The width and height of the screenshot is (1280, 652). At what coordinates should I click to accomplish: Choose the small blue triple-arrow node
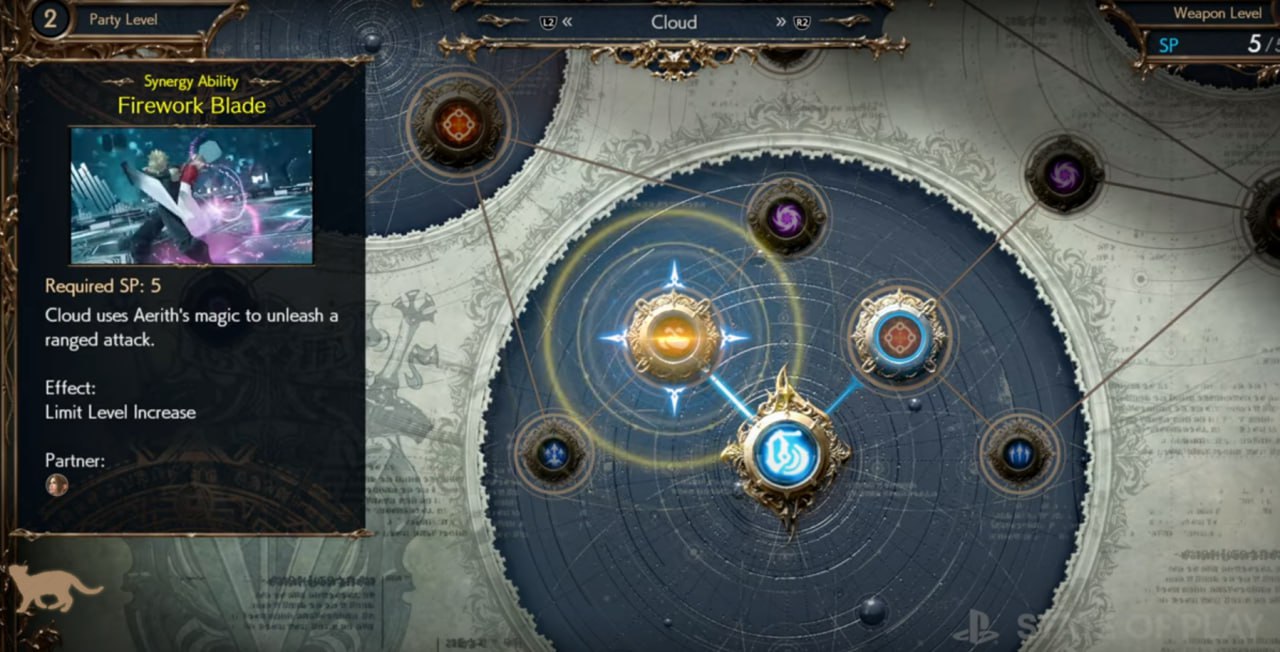[1017, 455]
